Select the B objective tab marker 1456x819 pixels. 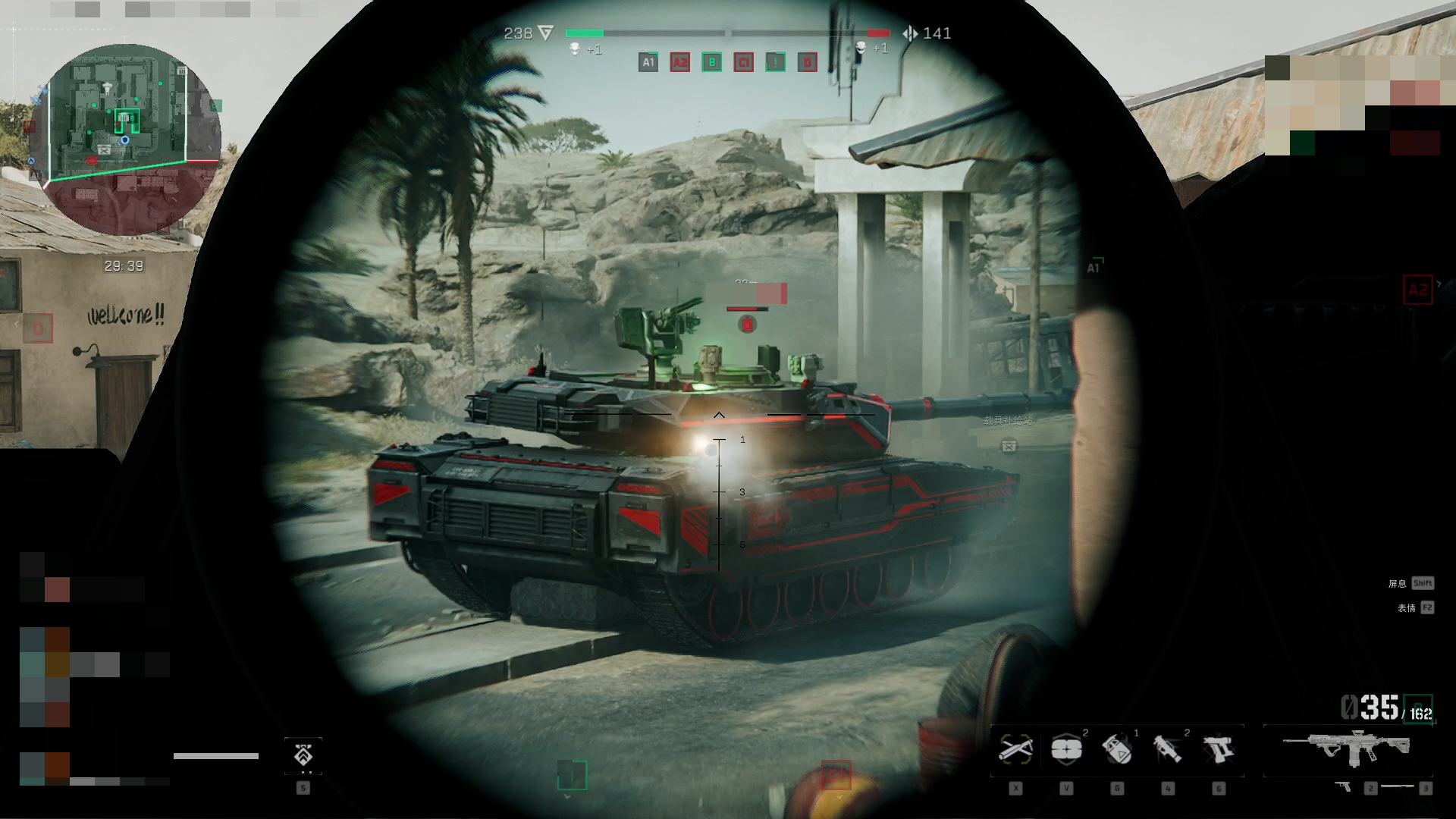[711, 62]
